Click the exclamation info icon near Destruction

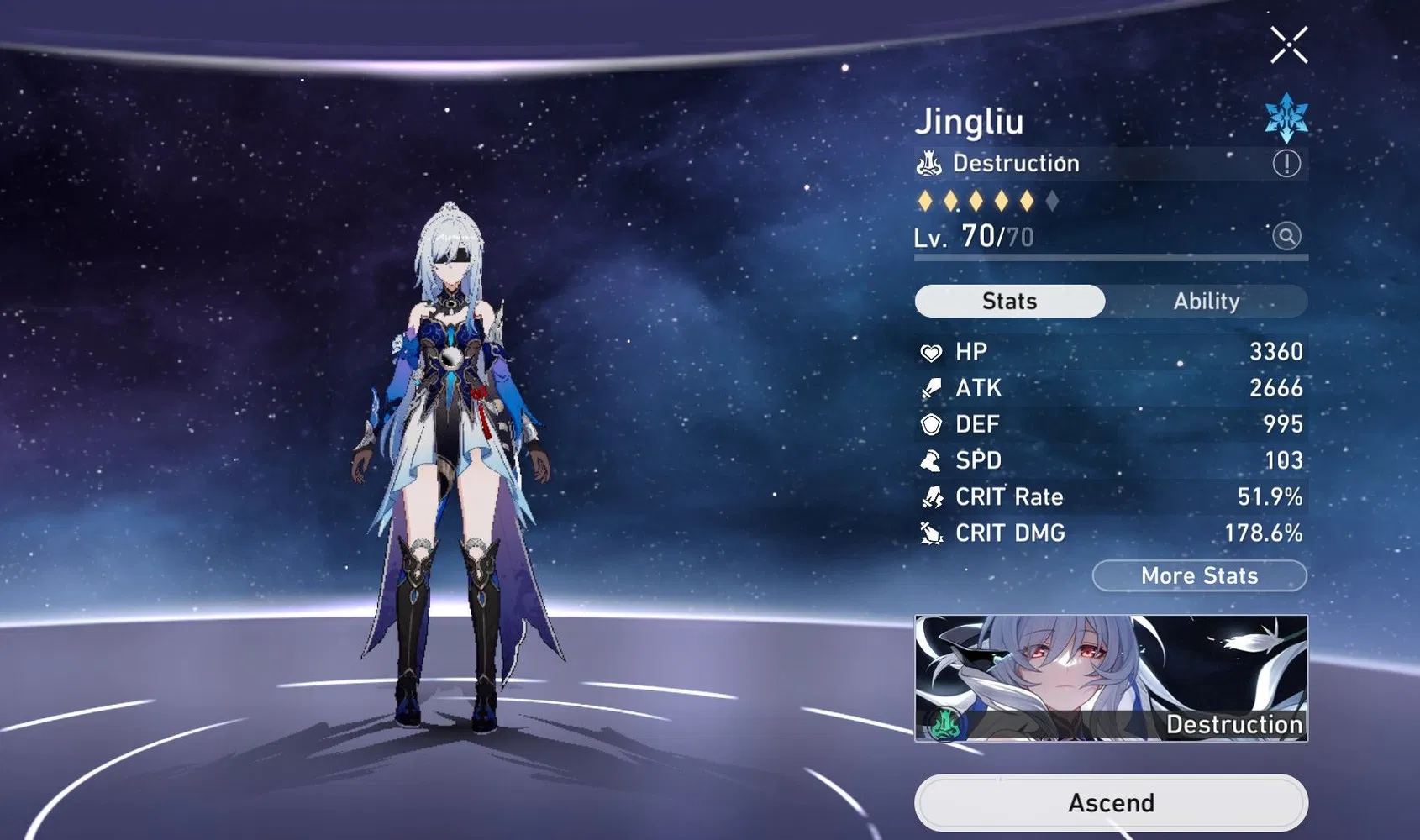pos(1286,163)
